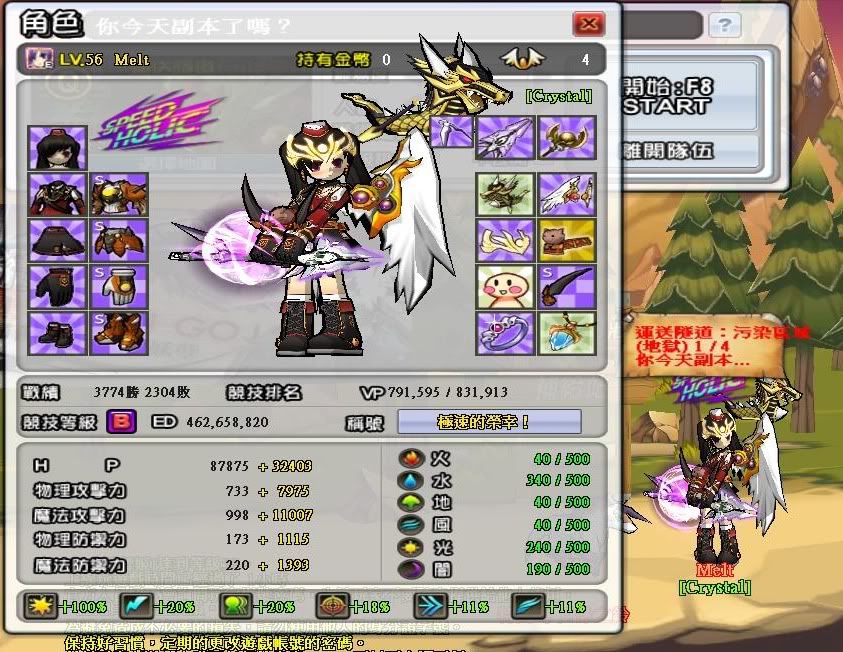
Task: Open the question mark help button
Action: coord(723,25)
